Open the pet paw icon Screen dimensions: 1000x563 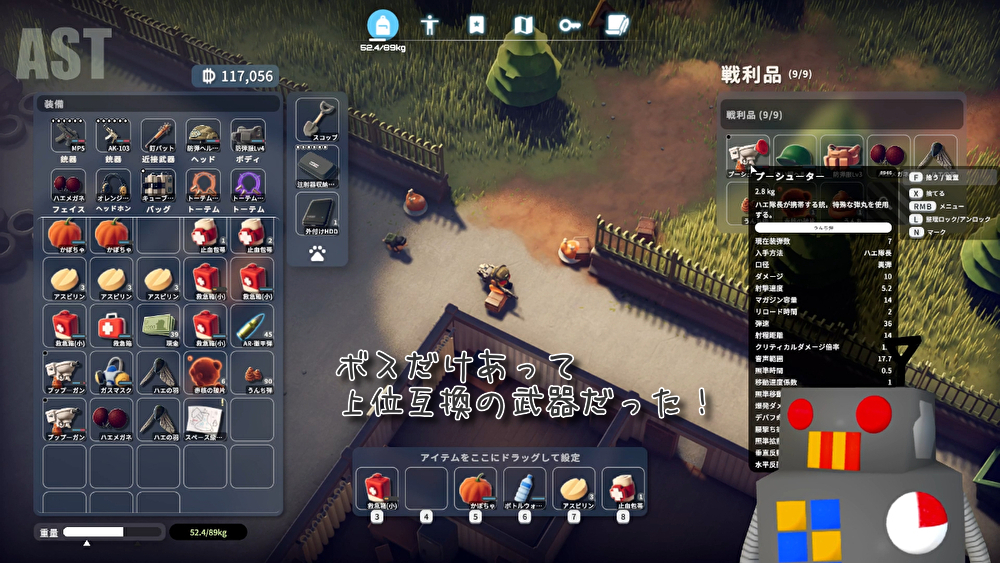tap(317, 254)
